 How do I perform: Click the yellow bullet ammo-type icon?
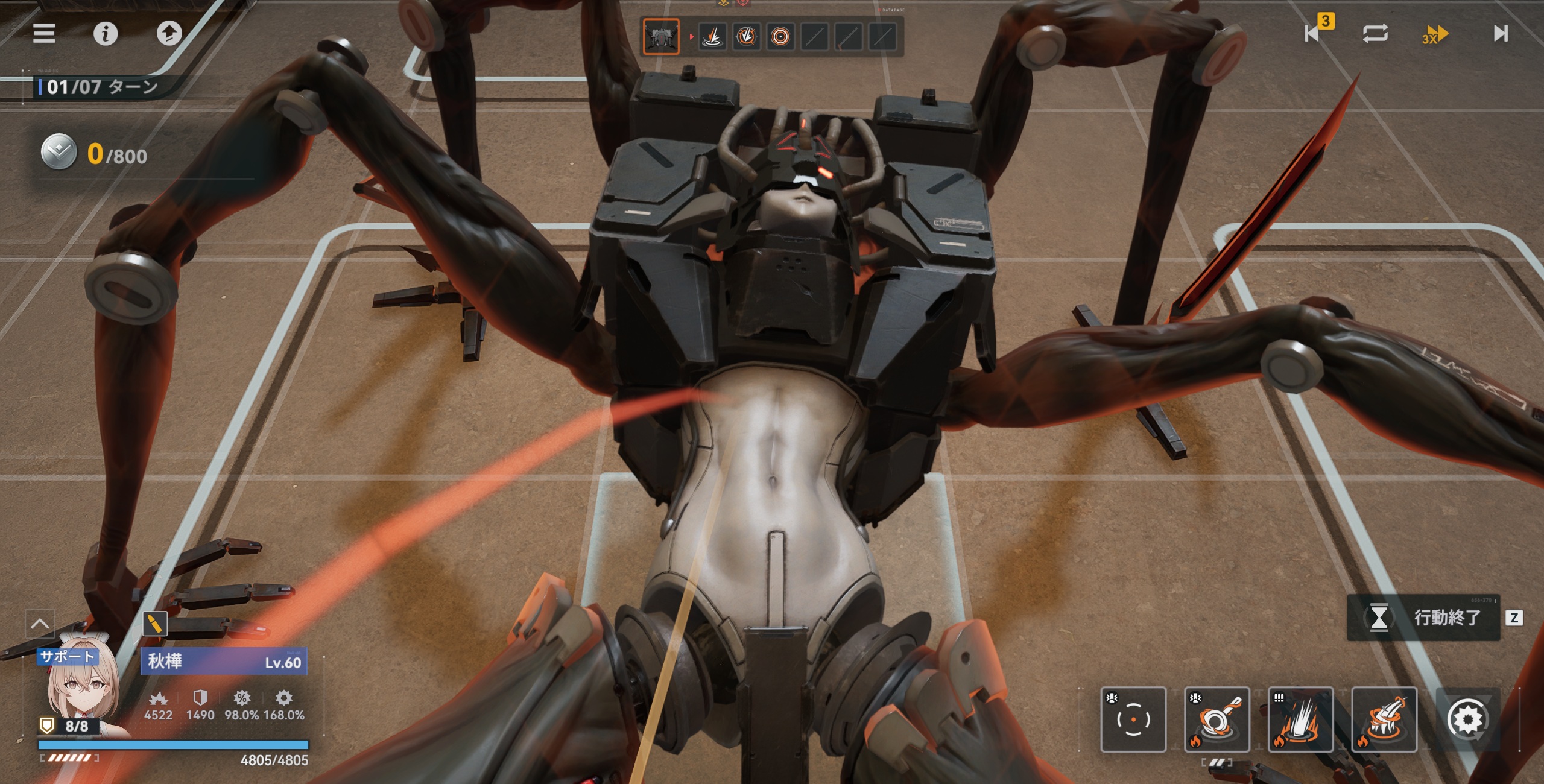click(x=155, y=624)
